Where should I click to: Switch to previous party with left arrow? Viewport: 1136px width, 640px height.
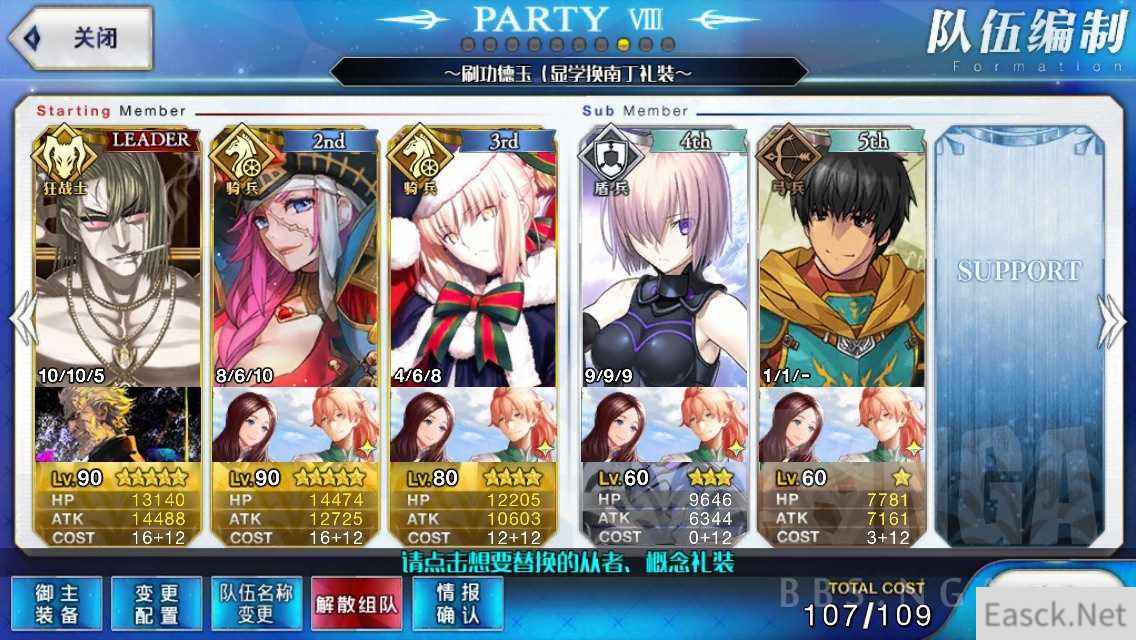[22, 320]
